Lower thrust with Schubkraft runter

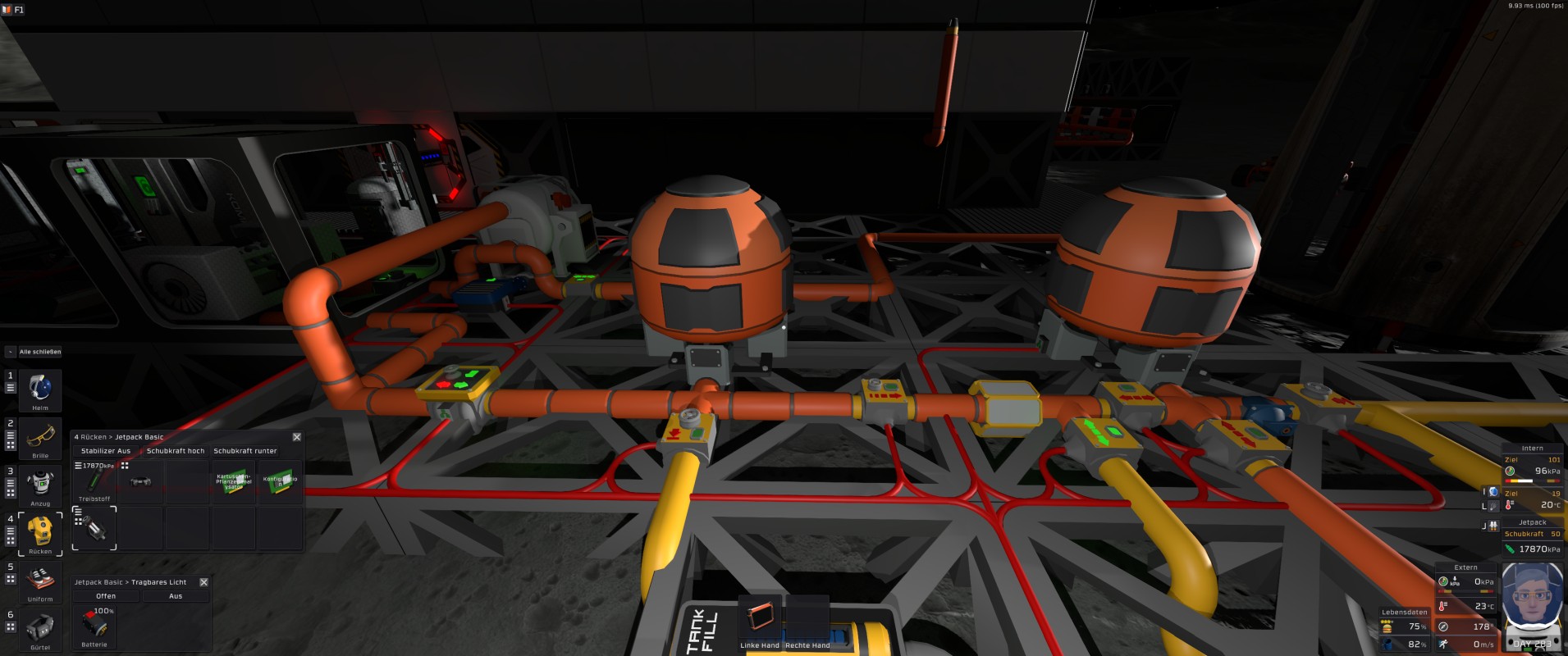coord(245,451)
